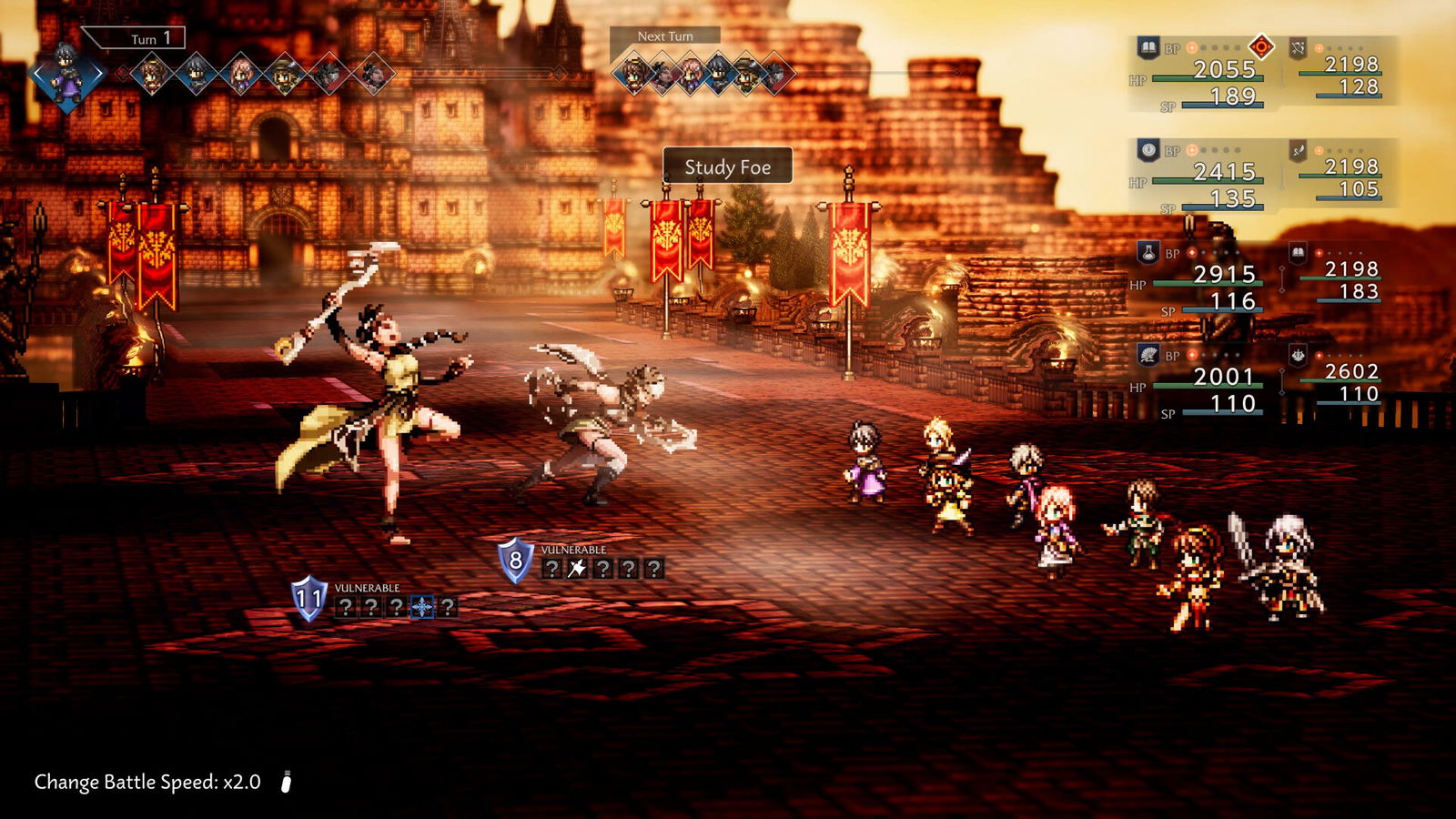
Task: Select the Study Foe action label
Action: click(728, 167)
